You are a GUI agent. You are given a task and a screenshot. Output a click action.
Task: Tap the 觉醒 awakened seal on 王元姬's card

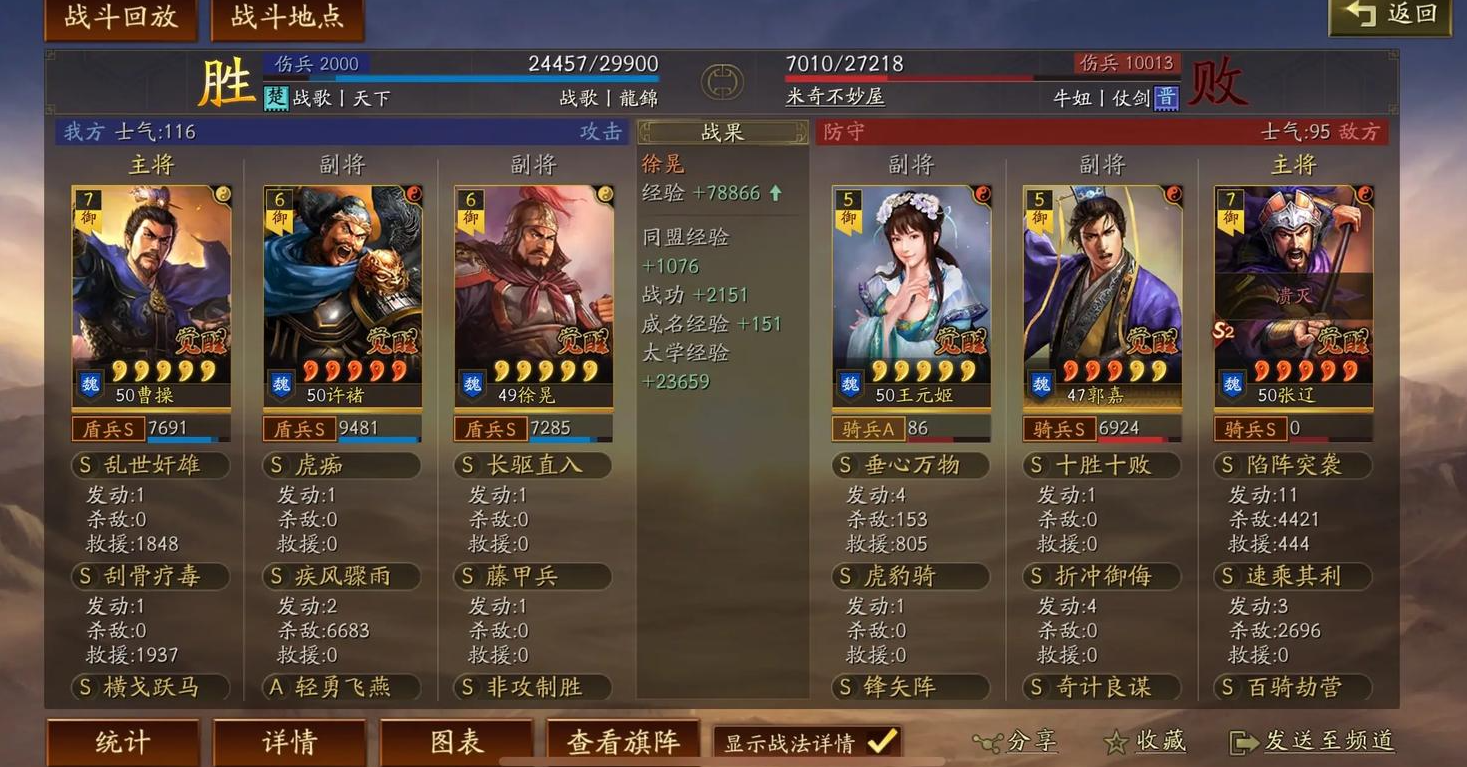click(959, 342)
